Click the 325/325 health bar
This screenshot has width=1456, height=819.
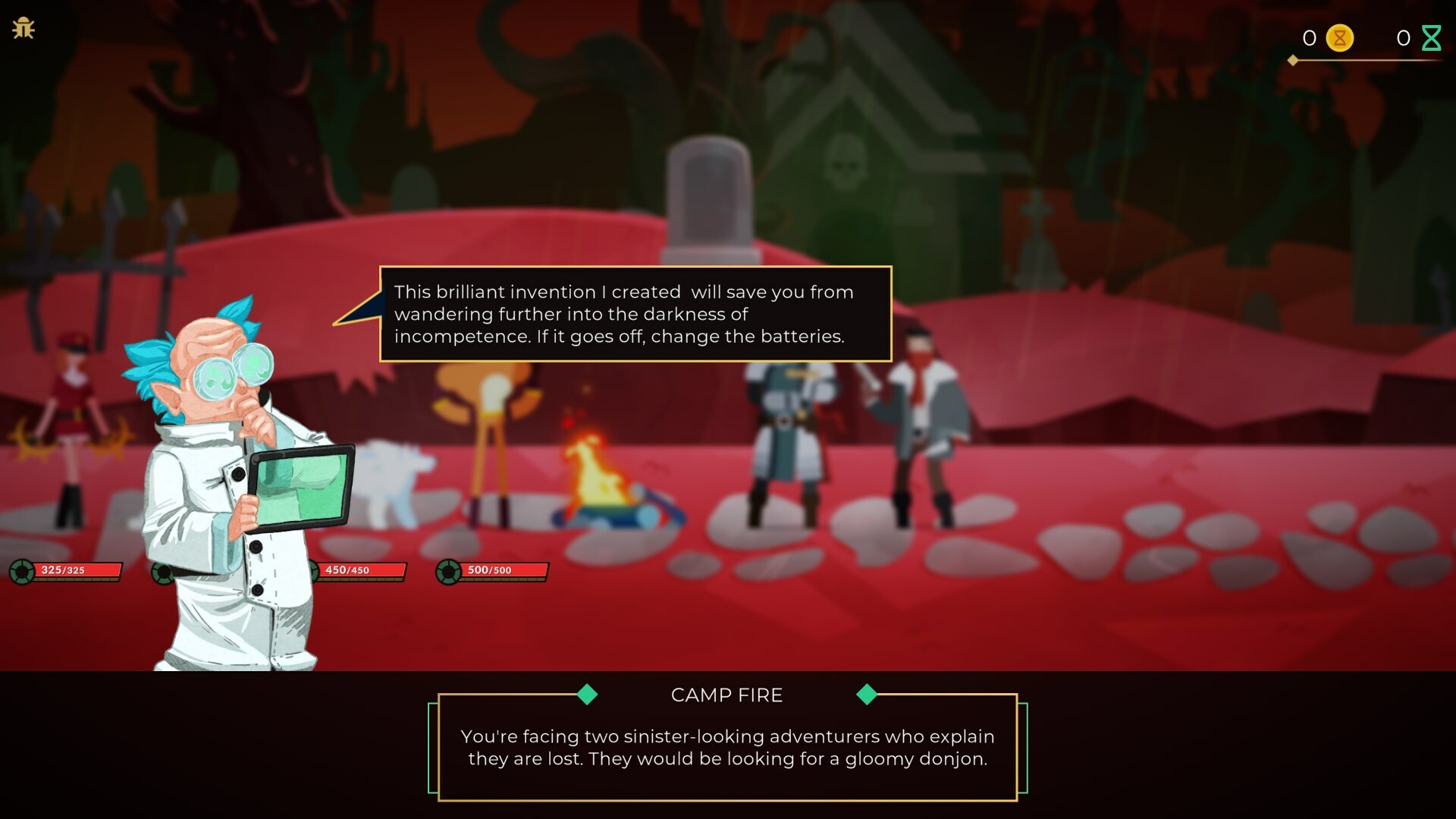click(x=76, y=570)
